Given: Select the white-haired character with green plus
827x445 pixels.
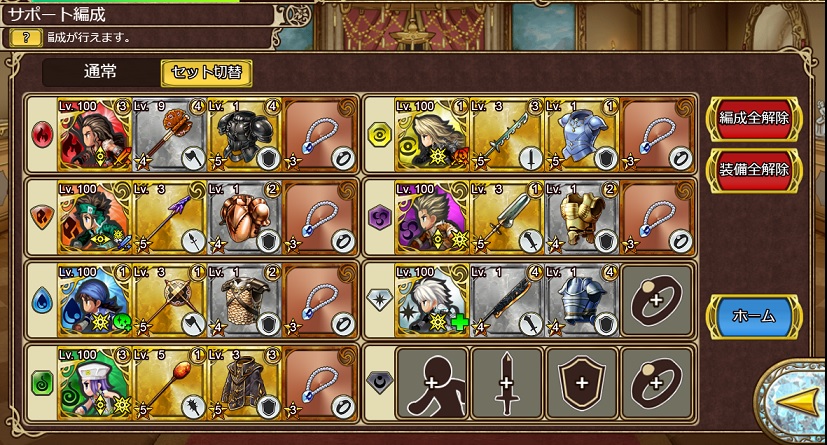Looking at the screenshot, I should tap(433, 299).
